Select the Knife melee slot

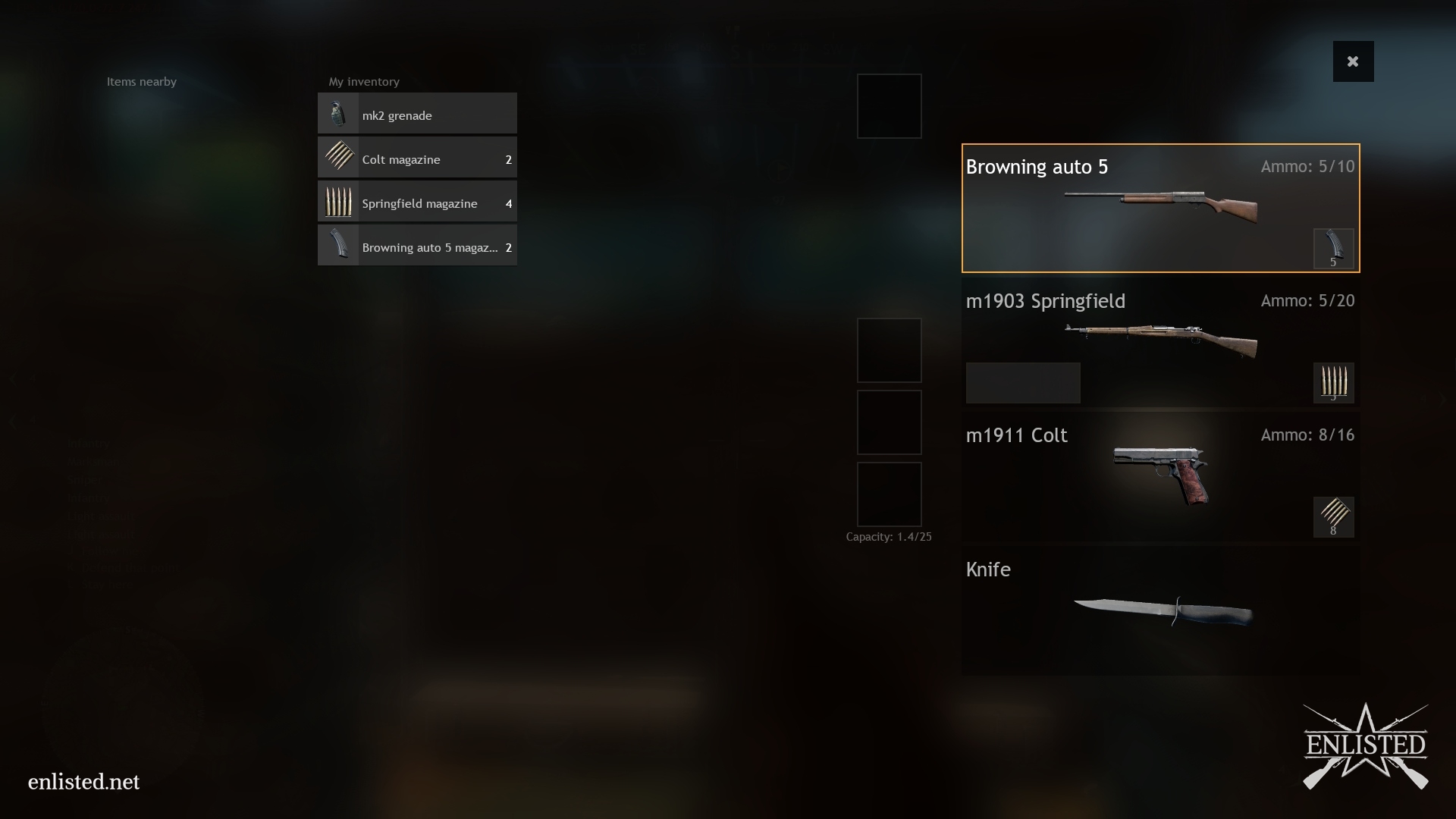tap(1160, 610)
